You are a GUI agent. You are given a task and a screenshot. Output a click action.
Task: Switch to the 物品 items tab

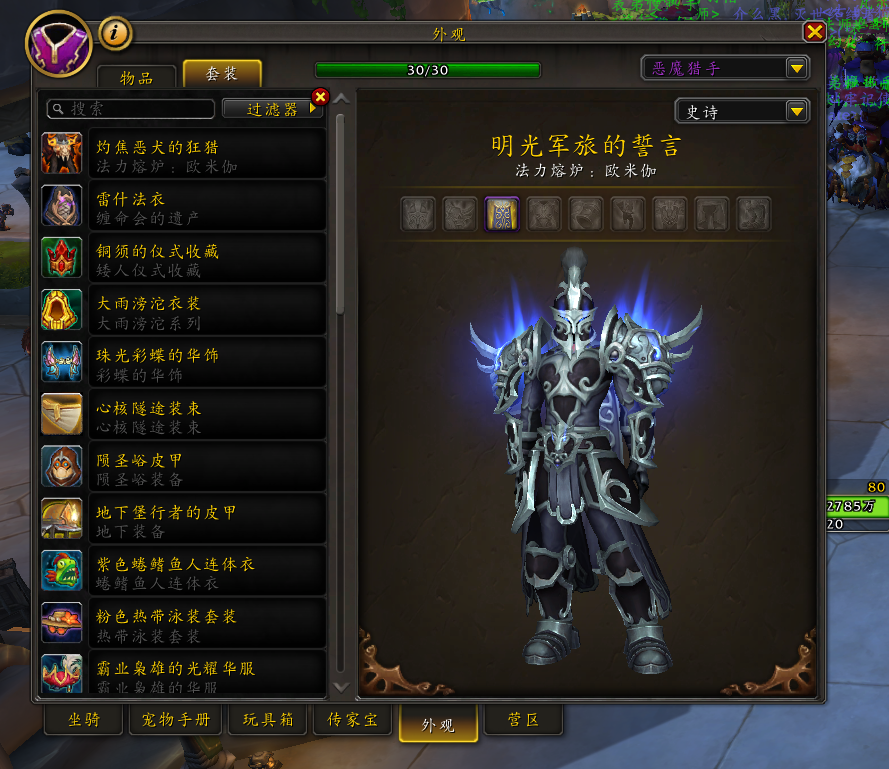tap(137, 77)
